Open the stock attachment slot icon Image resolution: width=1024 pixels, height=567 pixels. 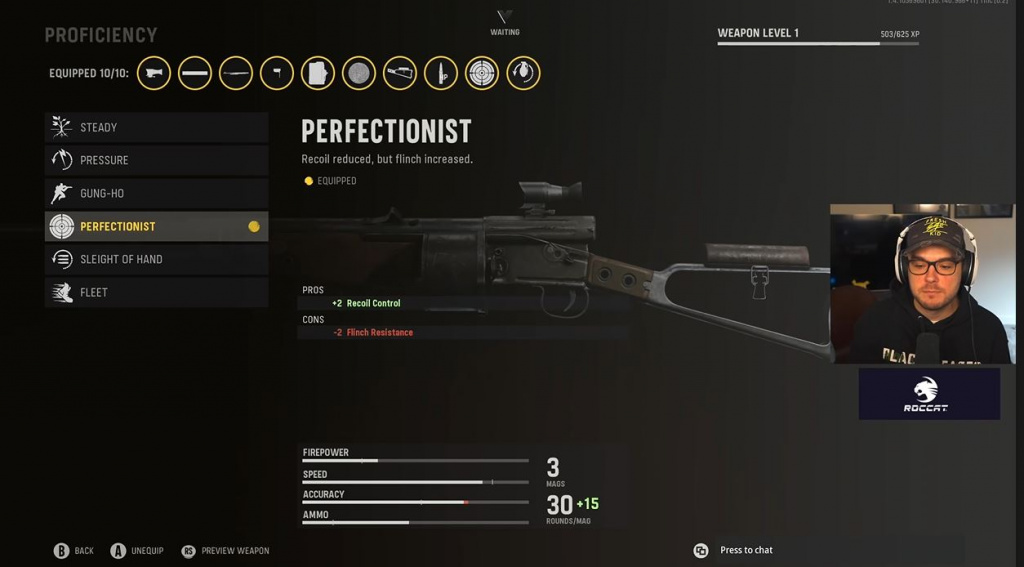[x=400, y=73]
